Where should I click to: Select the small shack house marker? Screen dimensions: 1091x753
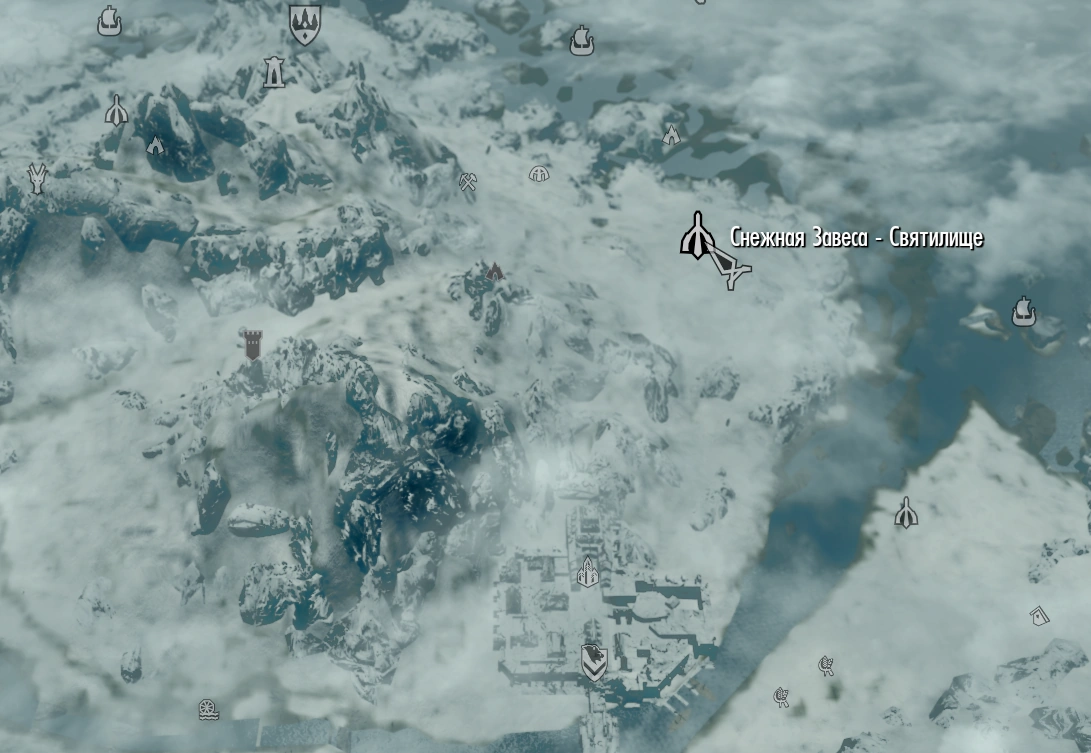click(1039, 615)
